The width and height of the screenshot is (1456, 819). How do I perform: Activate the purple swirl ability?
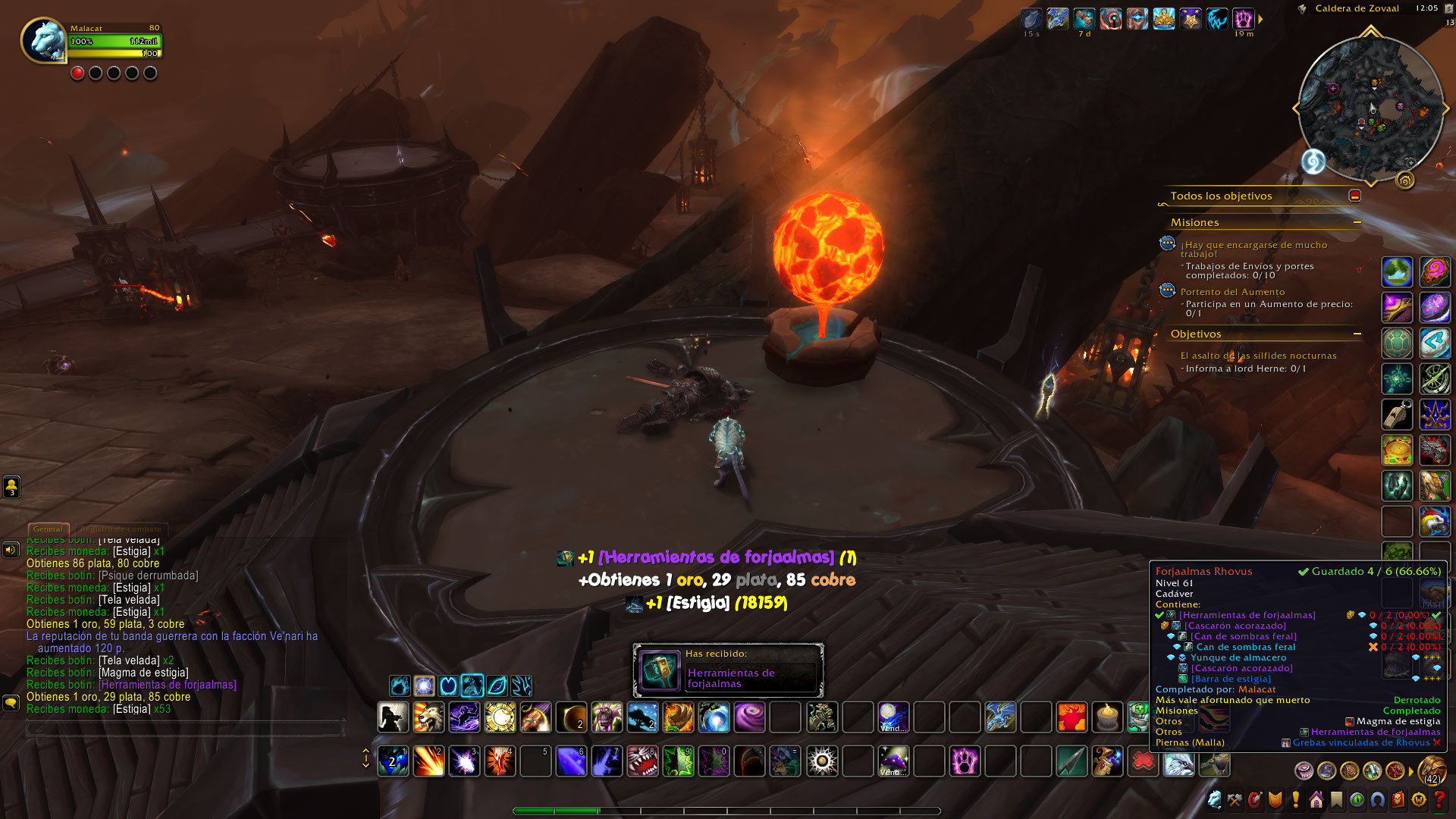coord(749,717)
